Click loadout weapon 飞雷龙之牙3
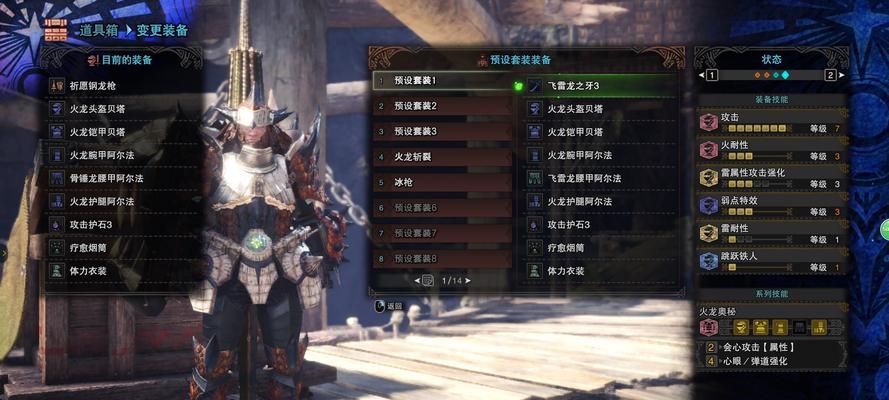The width and height of the screenshot is (889, 400). pos(598,86)
